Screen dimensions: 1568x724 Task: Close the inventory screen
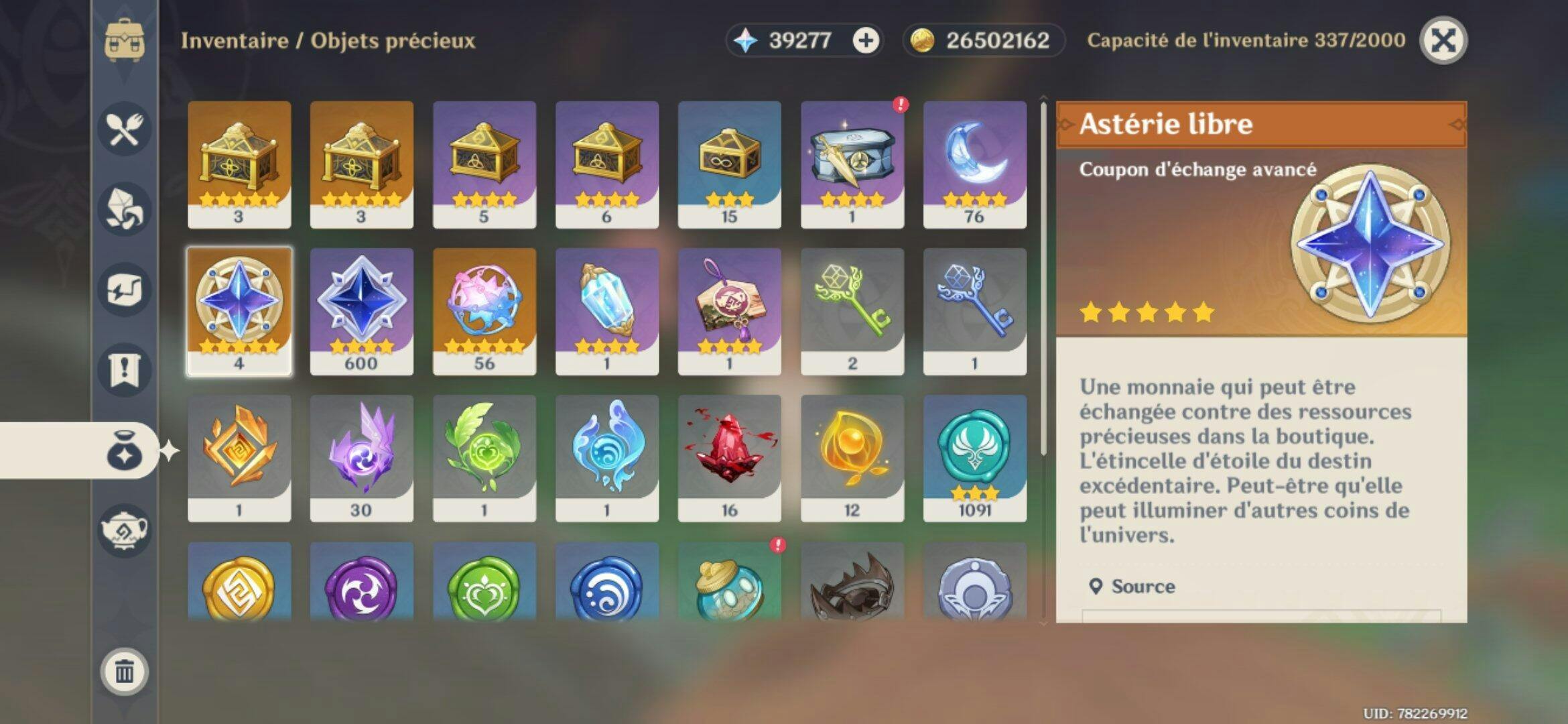pos(1443,41)
